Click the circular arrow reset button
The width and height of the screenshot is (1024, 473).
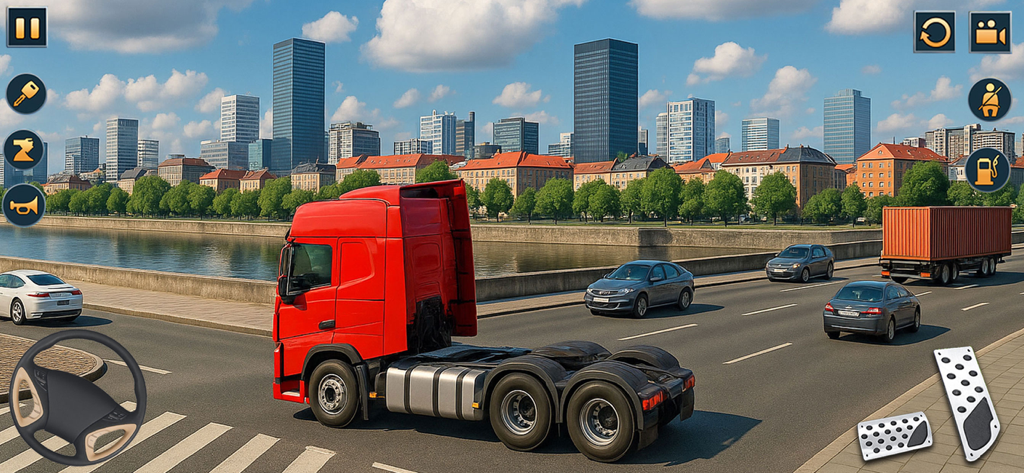click(934, 32)
